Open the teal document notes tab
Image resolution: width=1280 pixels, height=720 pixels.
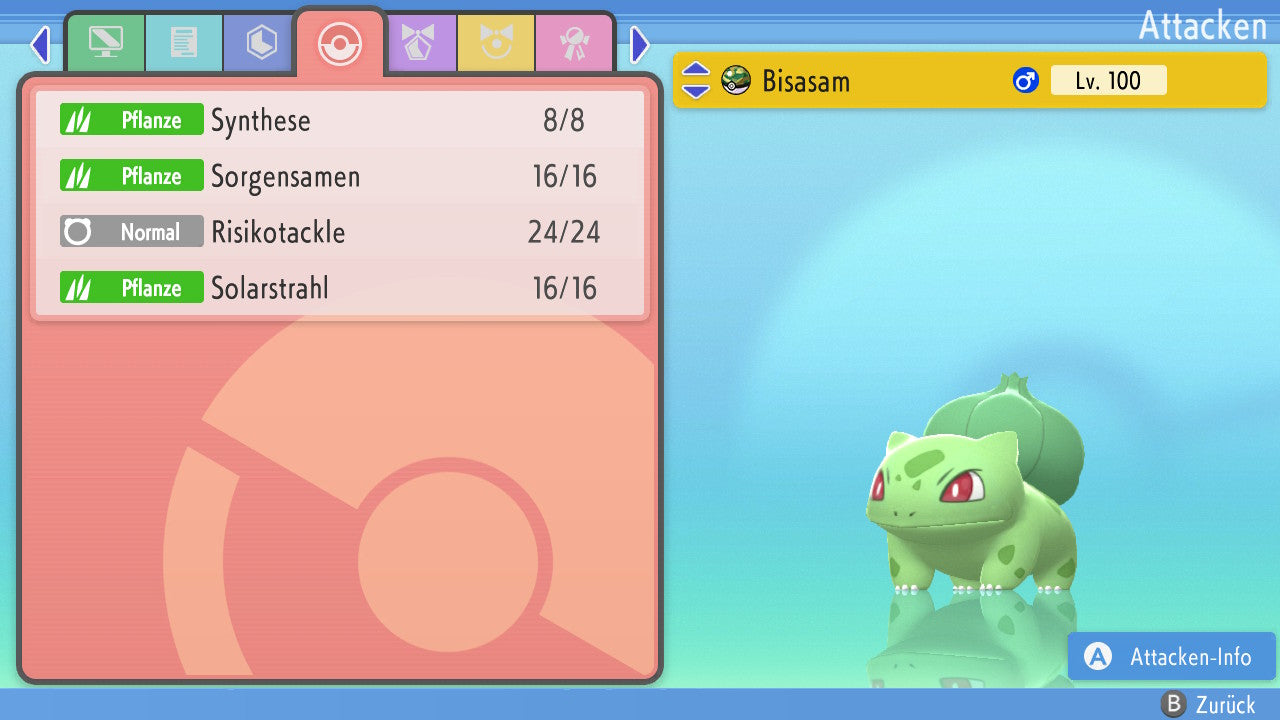click(184, 43)
